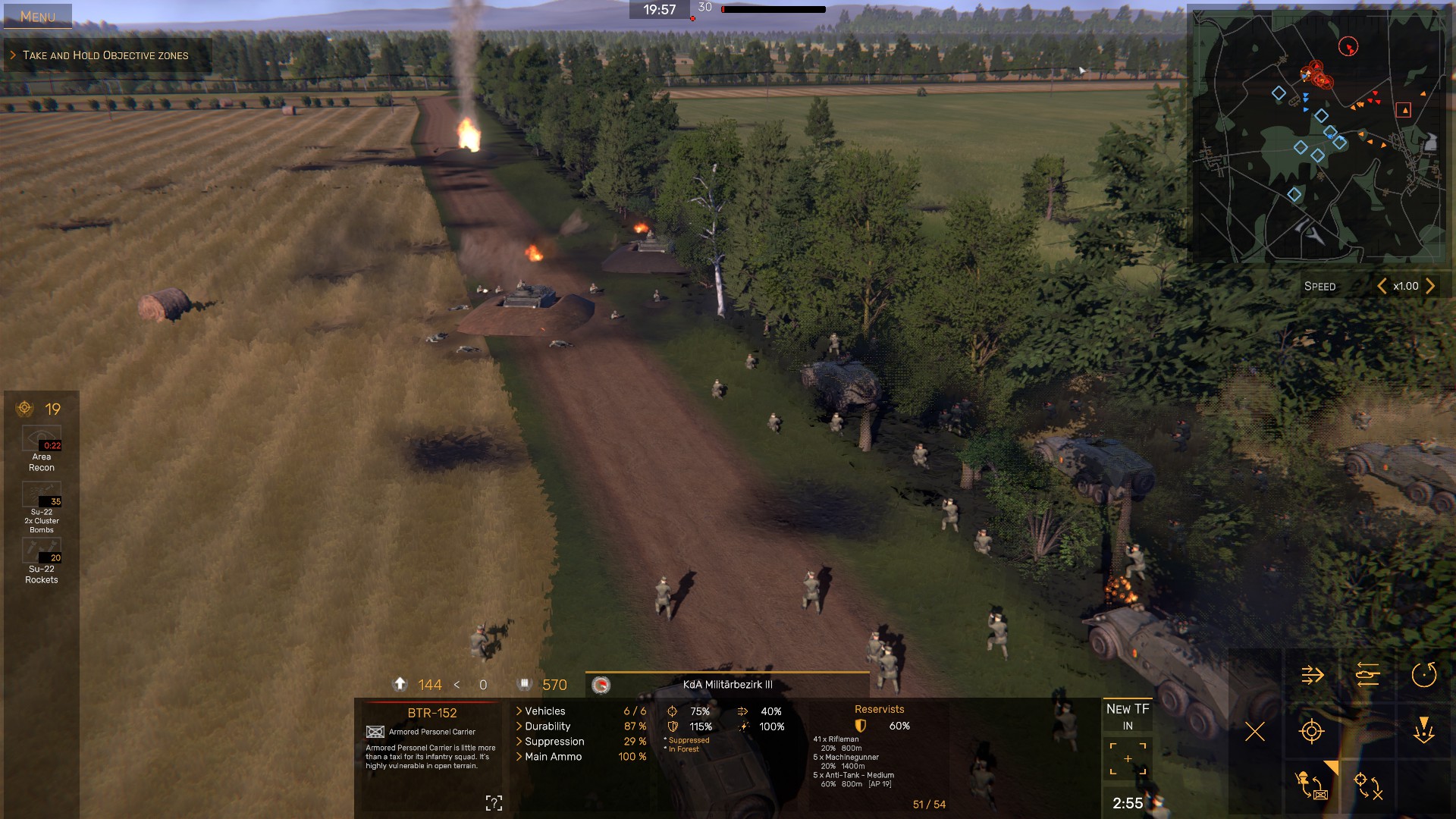Expand the Take and Hold Objective Zones tracker
This screenshot has width=1456, height=819.
(105, 55)
